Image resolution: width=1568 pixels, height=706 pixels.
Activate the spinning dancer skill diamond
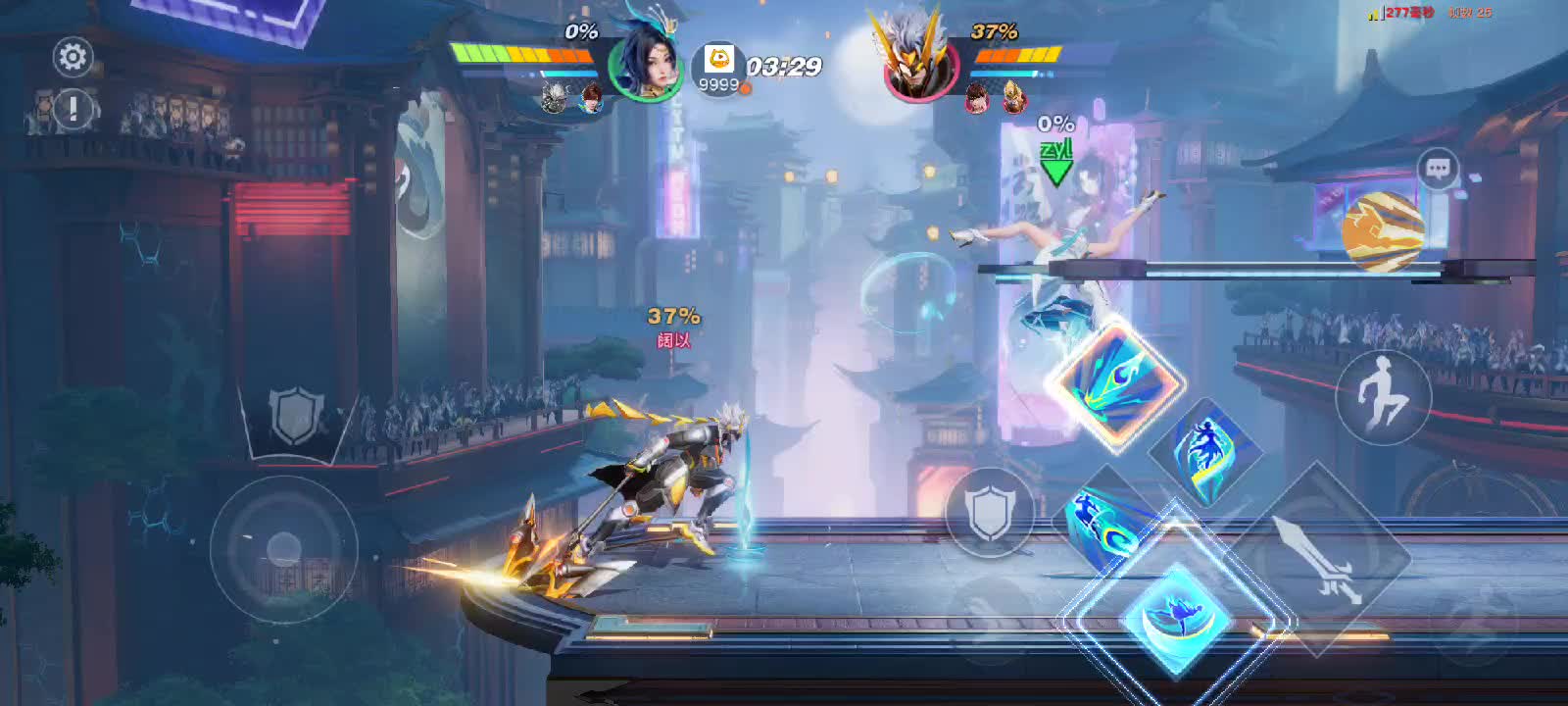coord(1206,452)
